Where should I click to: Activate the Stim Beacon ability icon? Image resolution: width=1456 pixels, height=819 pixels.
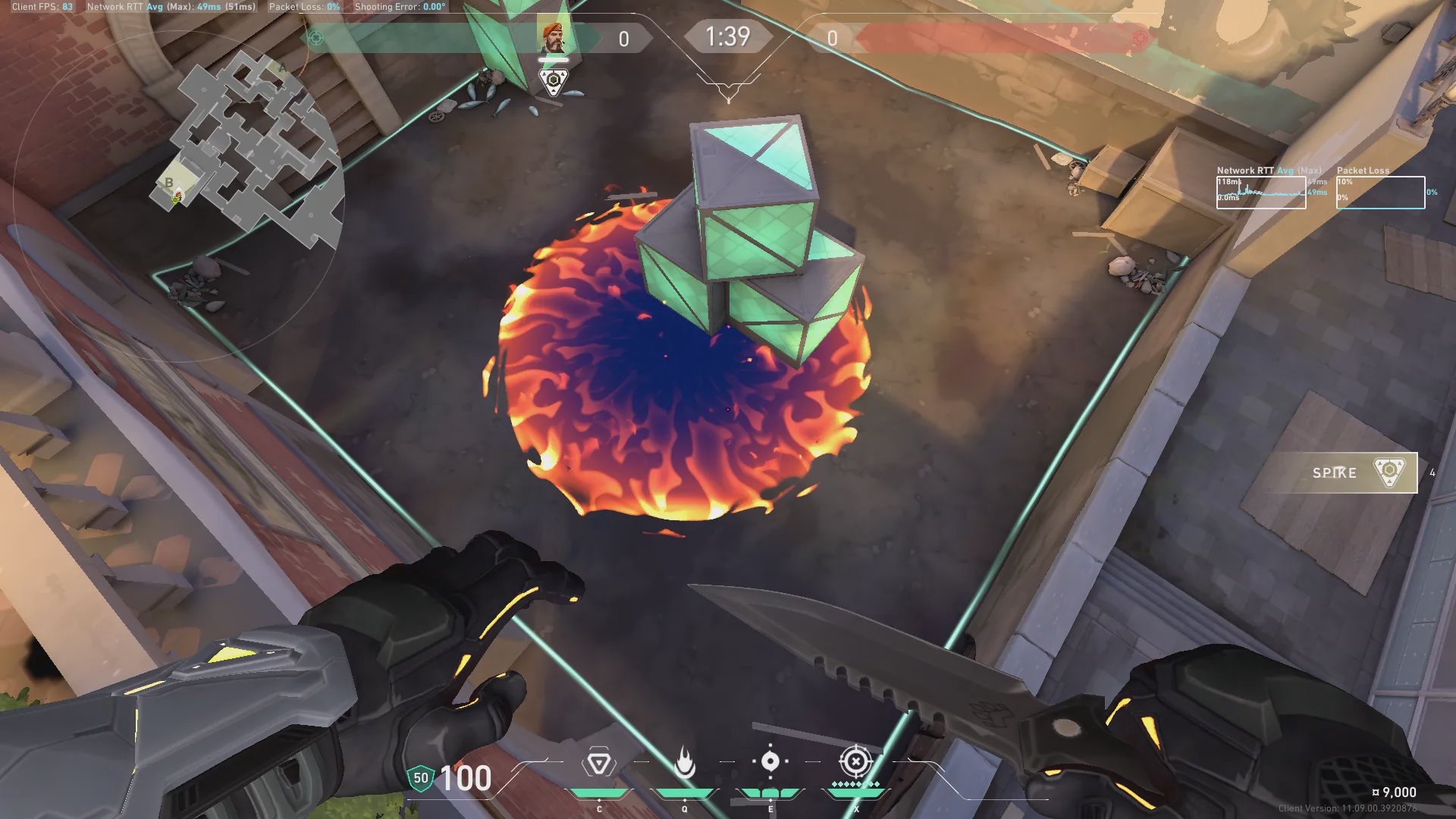[598, 763]
